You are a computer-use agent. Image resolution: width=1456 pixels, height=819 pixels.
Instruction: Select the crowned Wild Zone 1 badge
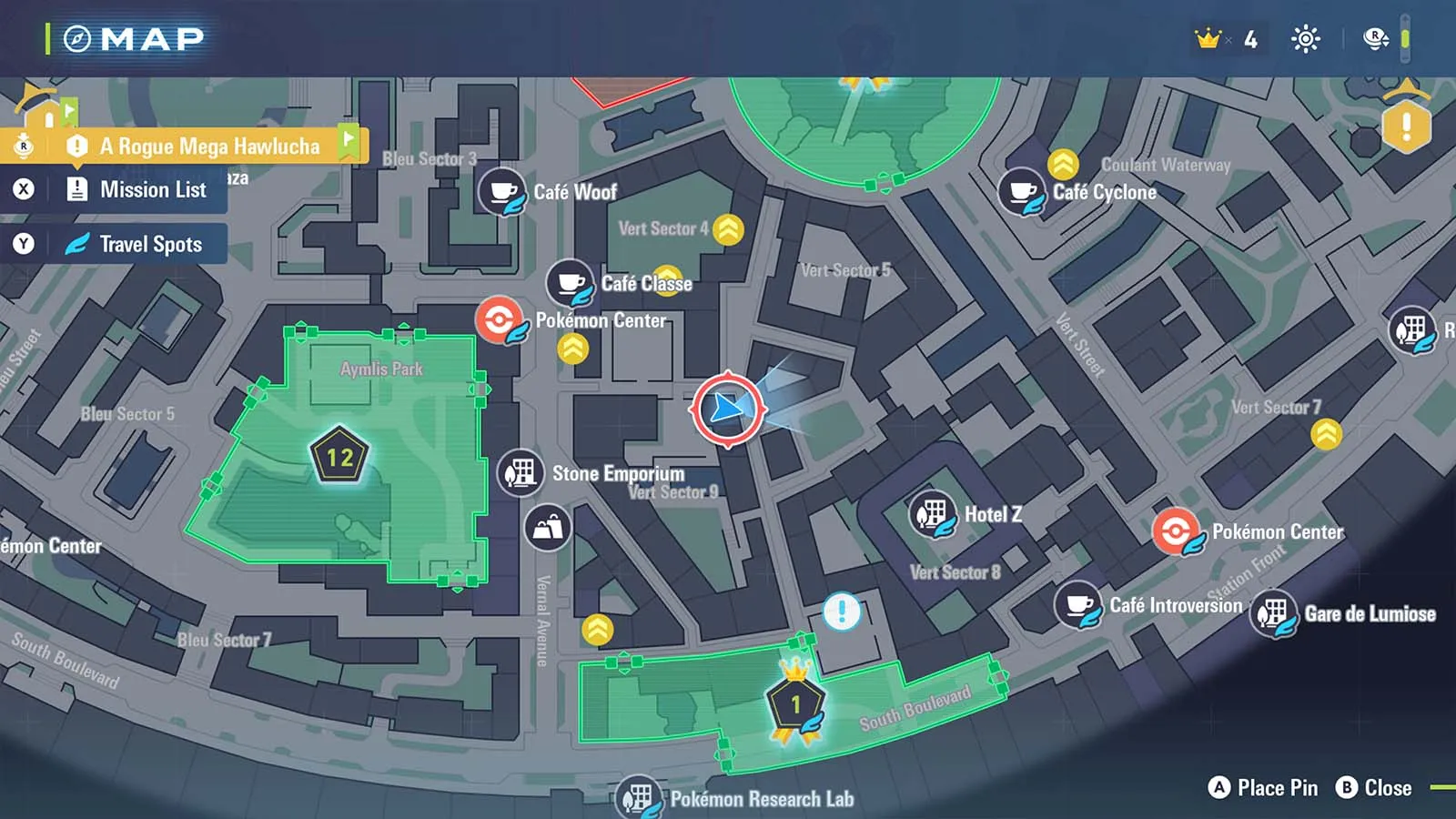point(795,703)
